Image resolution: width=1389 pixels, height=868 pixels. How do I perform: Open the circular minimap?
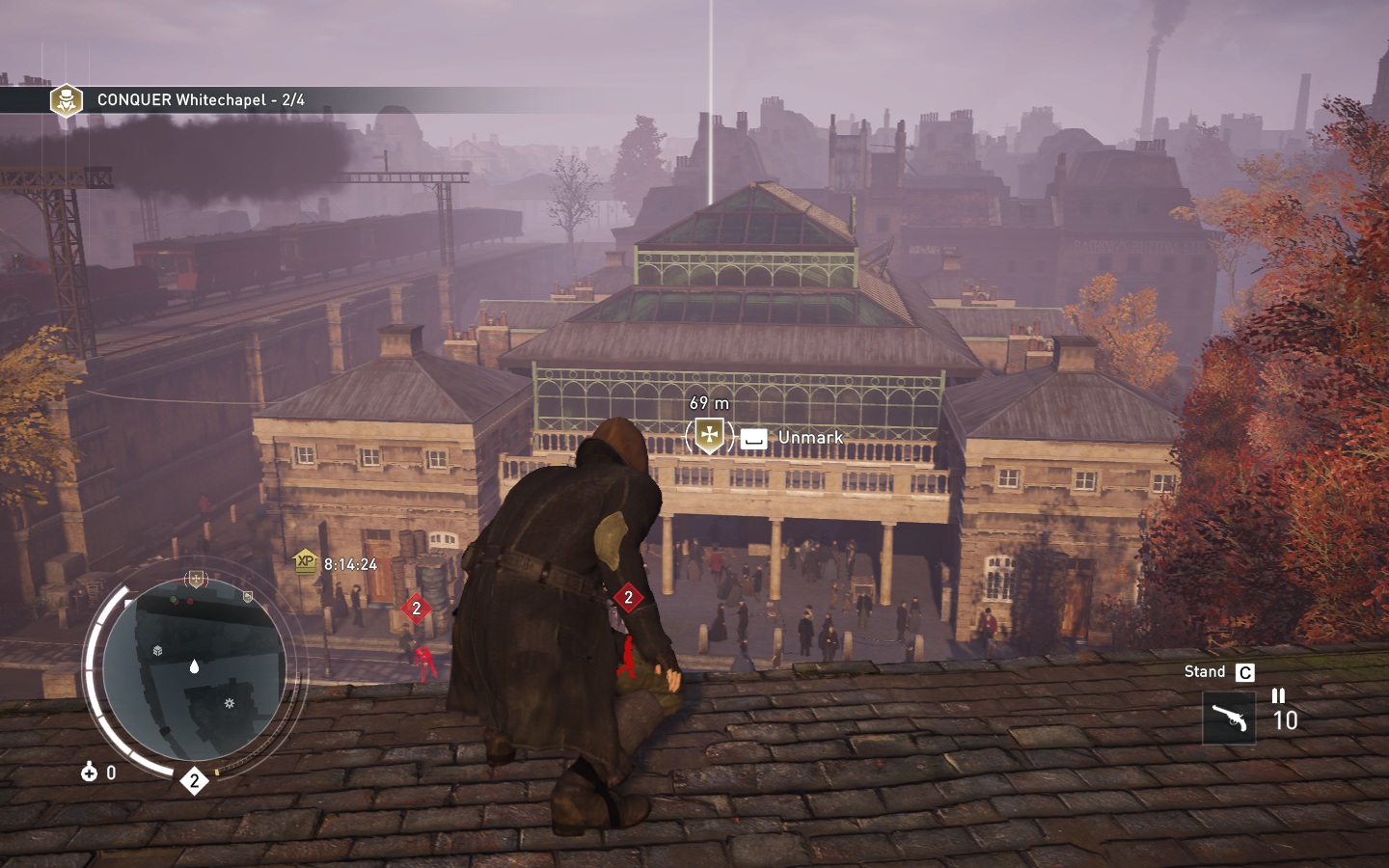pos(194,667)
